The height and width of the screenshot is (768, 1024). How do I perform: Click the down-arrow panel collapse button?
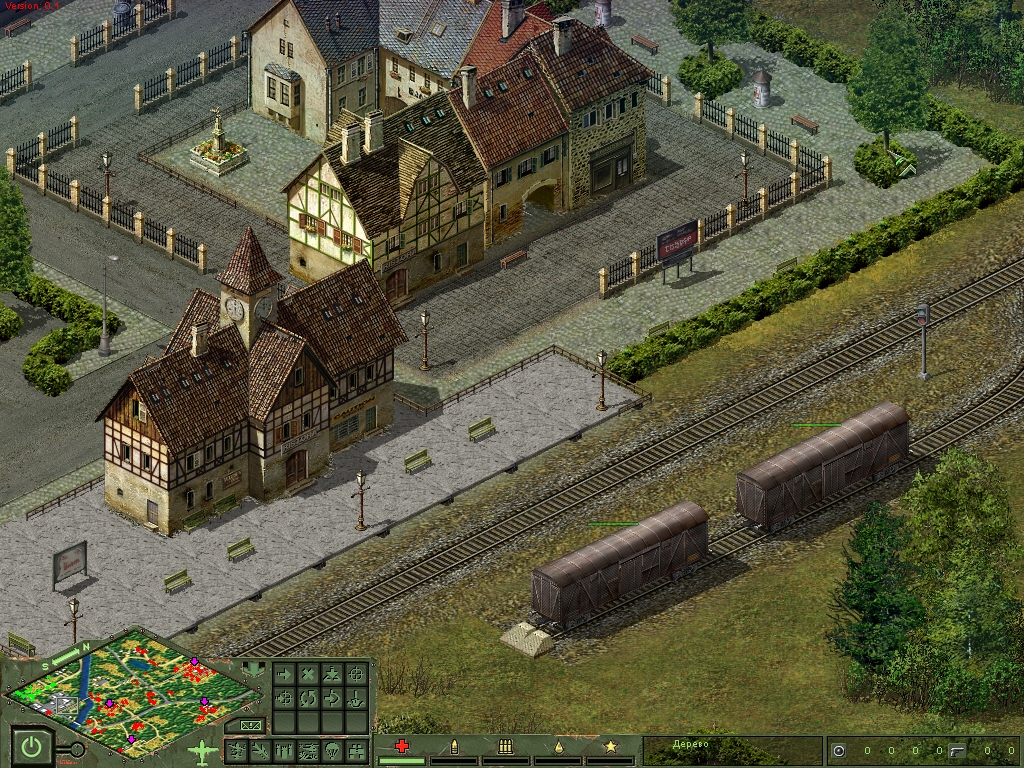tap(254, 669)
